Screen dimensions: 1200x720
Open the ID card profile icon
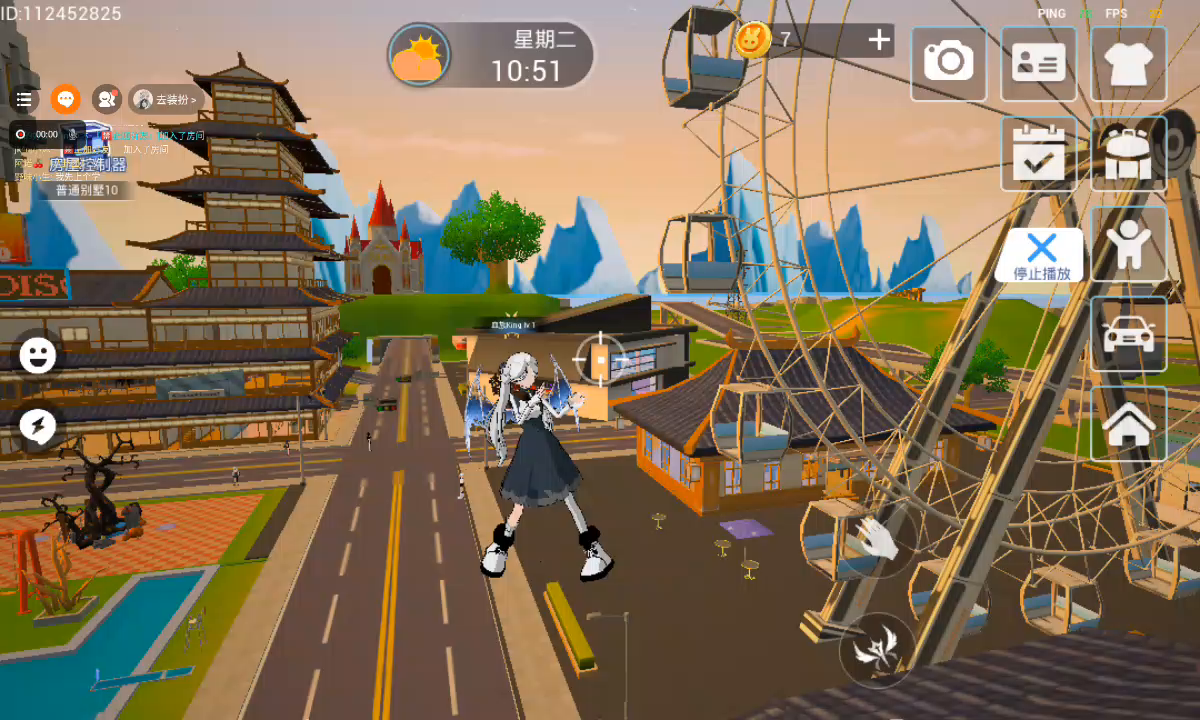1038,63
